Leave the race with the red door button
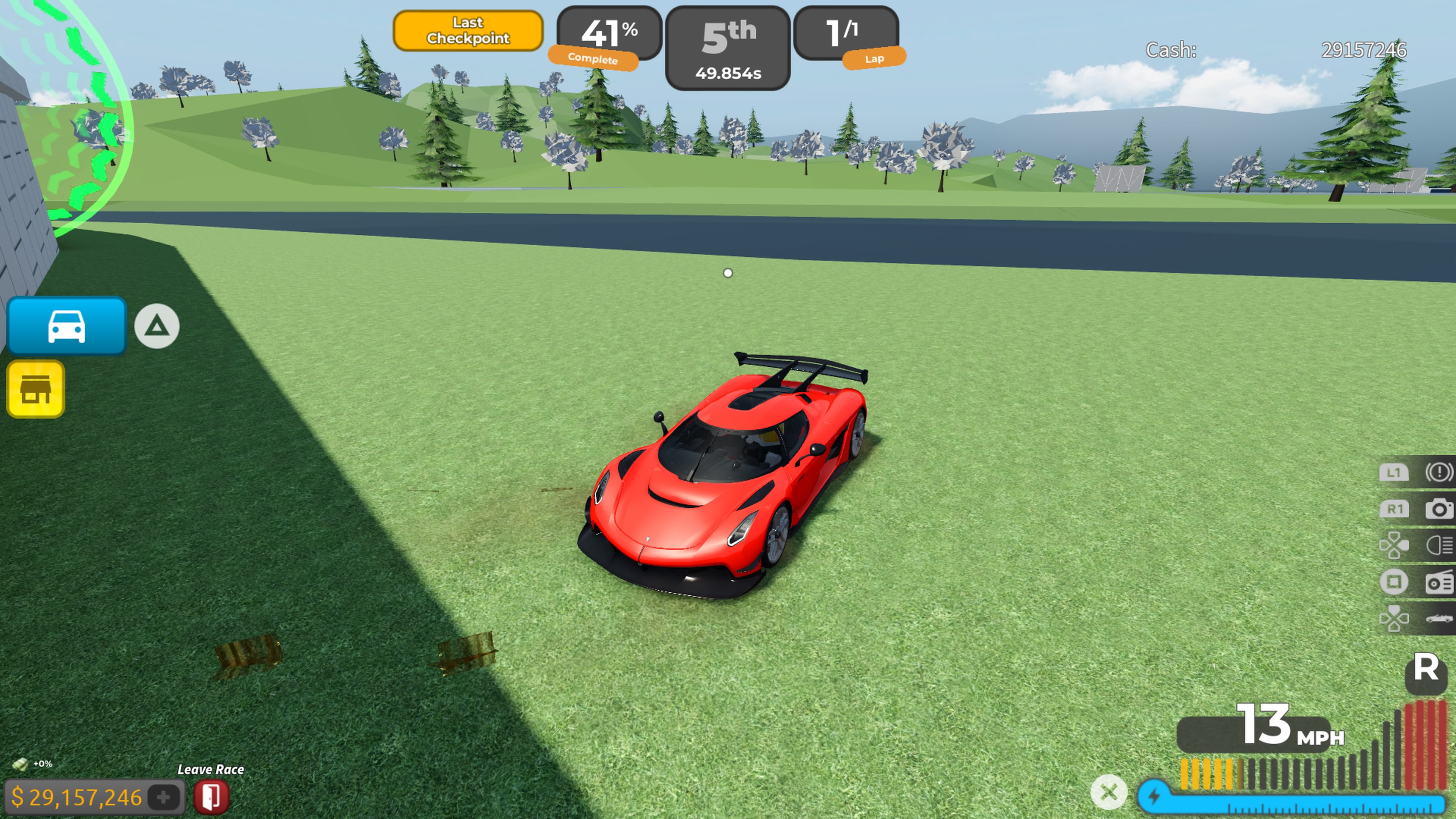This screenshot has width=1456, height=819. (x=212, y=796)
